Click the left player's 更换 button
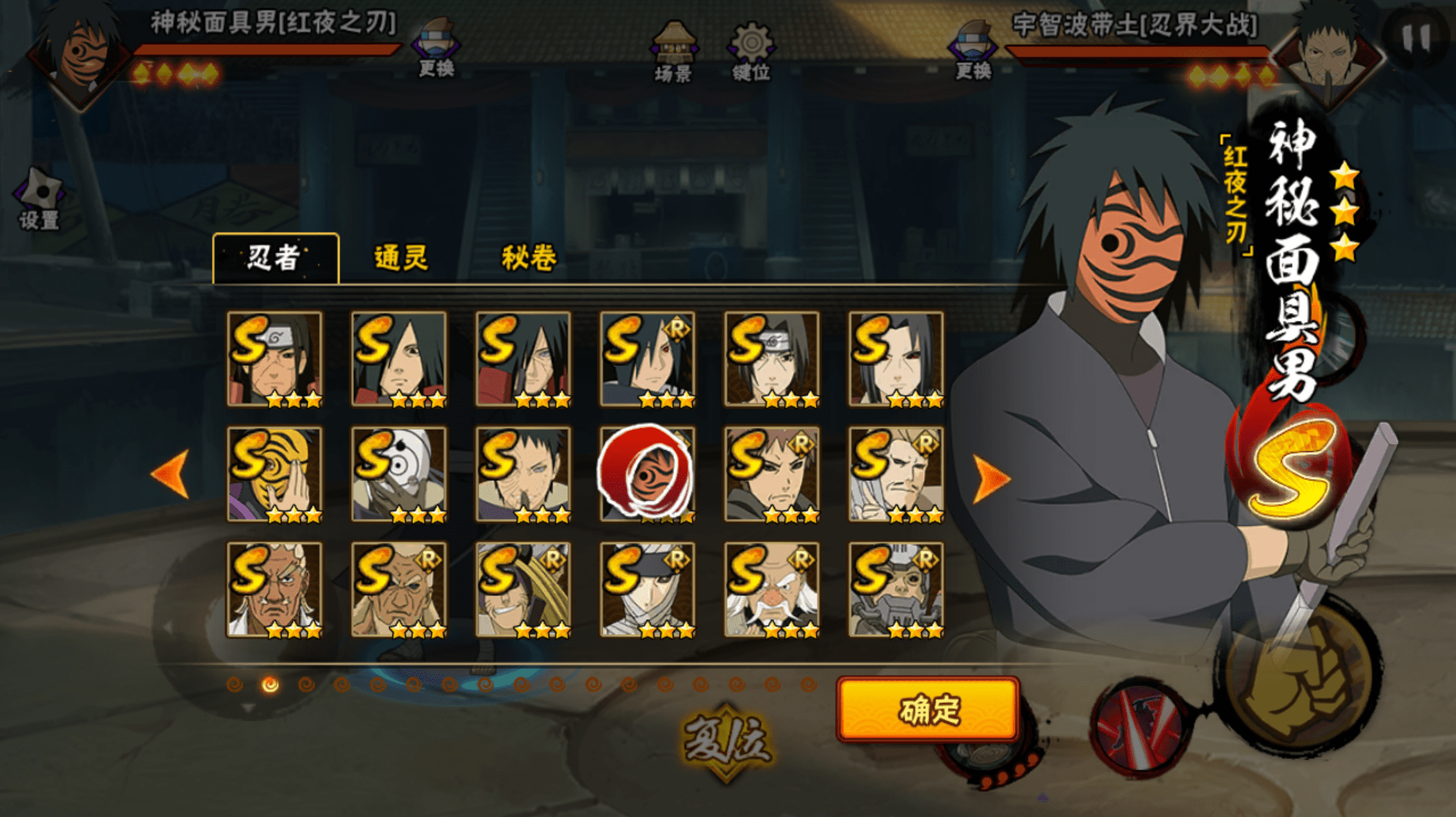 click(436, 50)
